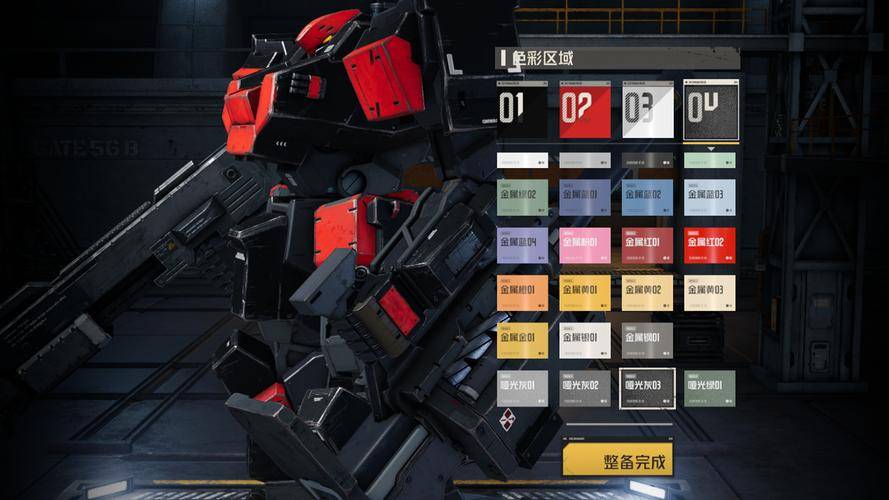Pick the 金属粉01 pink swatch
Viewport: 889px width, 500px height.
585,245
